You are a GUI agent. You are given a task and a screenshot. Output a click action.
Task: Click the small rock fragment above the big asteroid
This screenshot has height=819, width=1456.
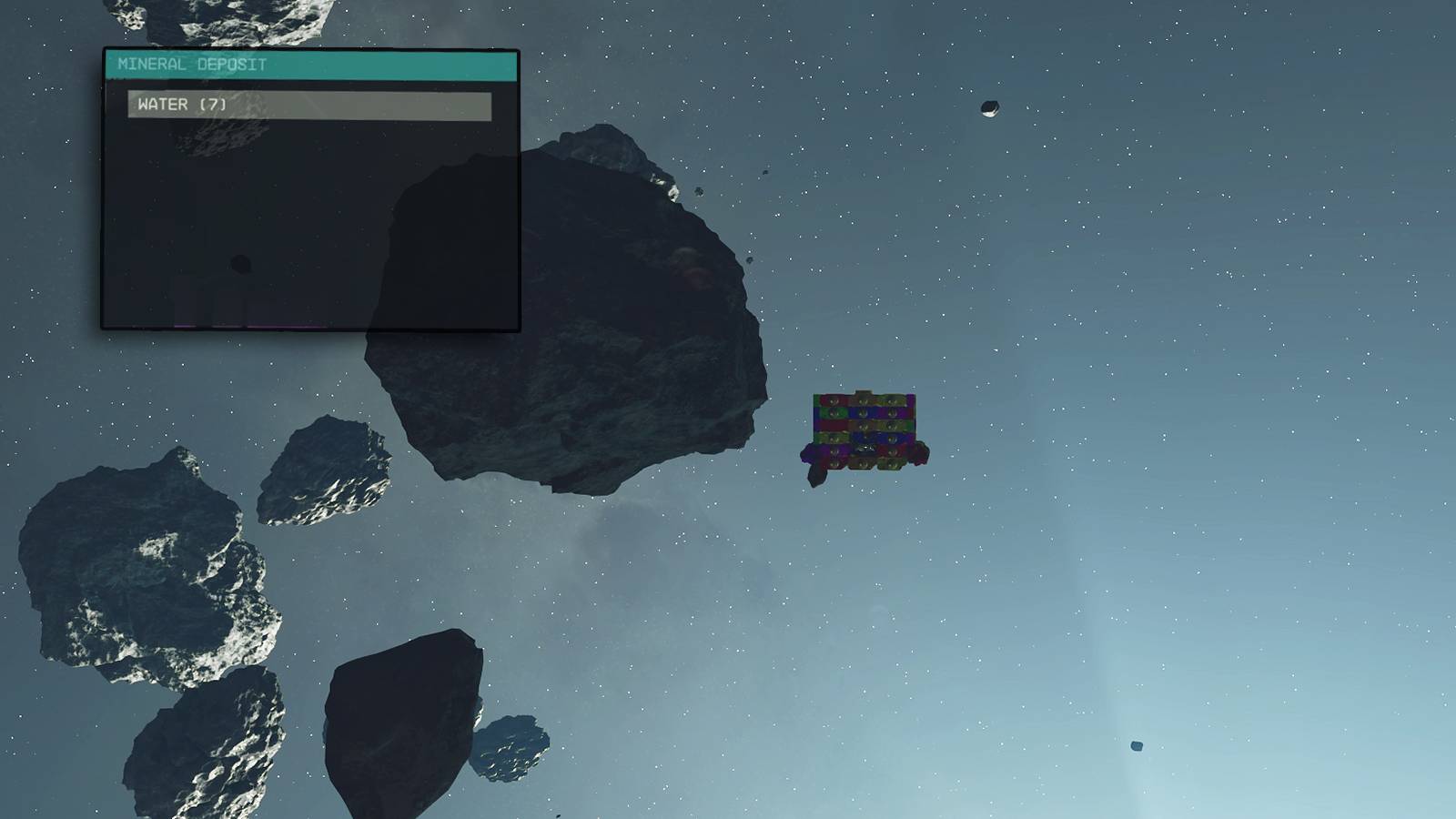click(x=701, y=189)
